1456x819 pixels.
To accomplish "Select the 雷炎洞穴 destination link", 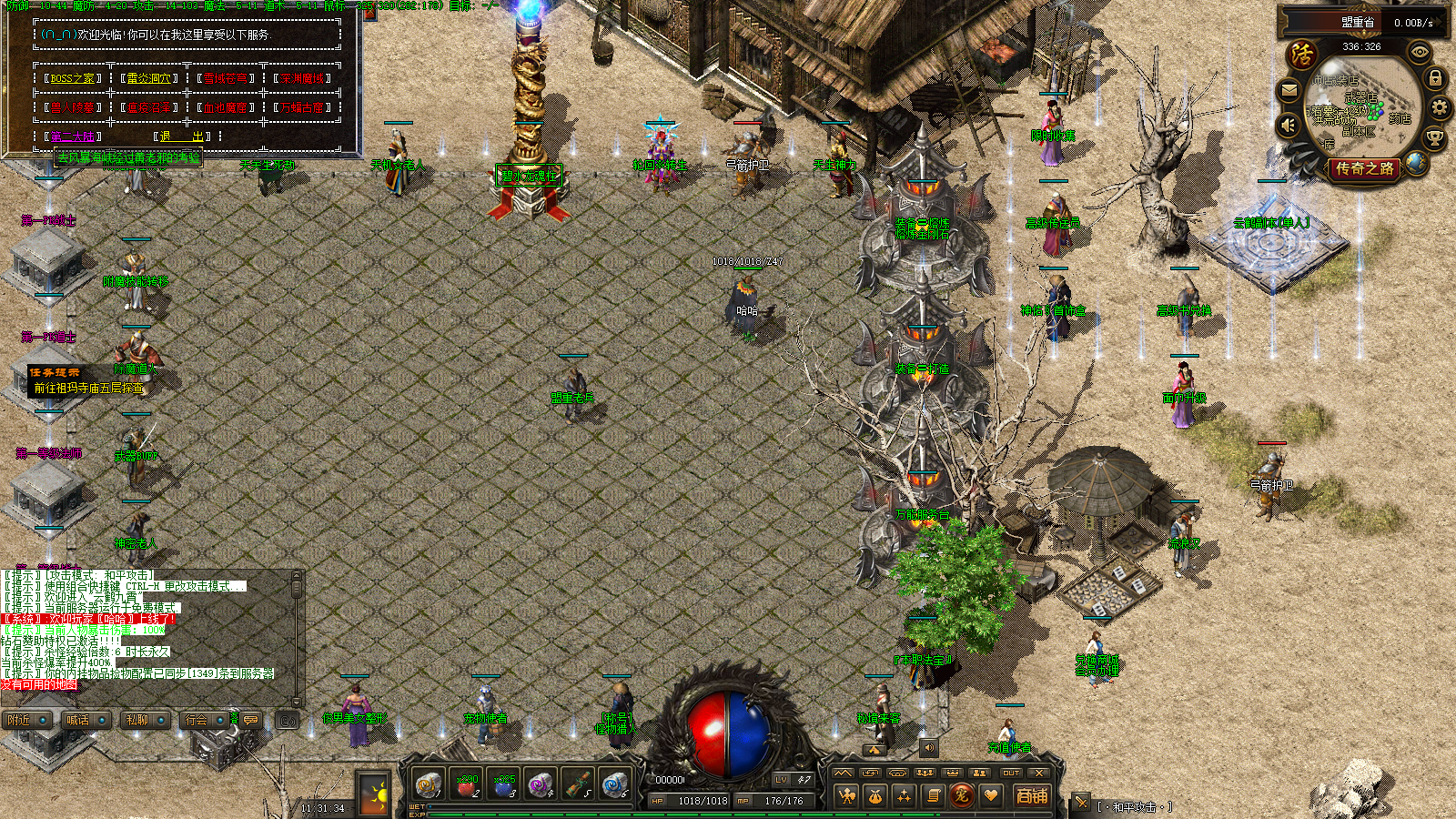I will click(x=148, y=78).
